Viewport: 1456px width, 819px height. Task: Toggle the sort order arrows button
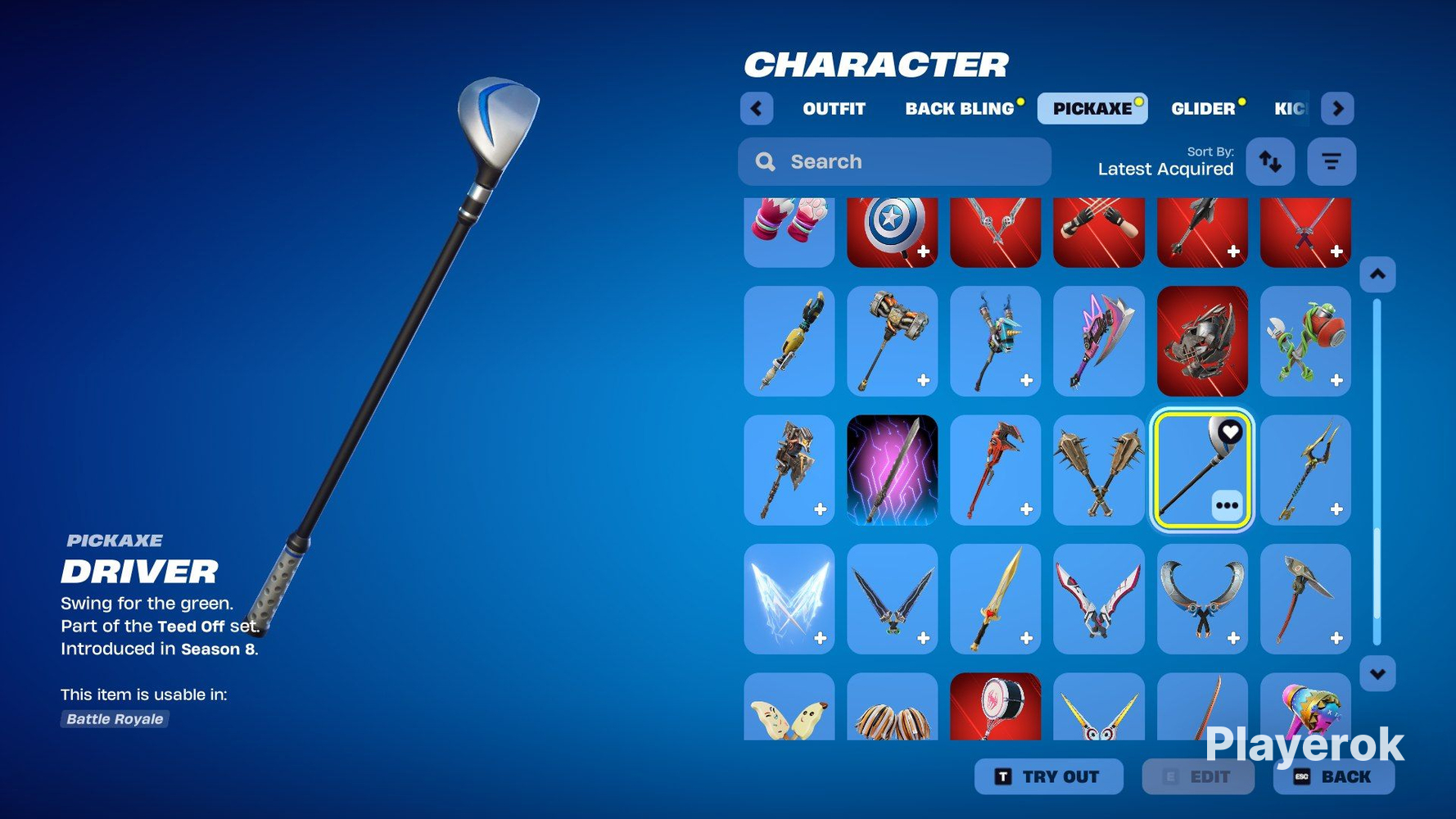point(1270,161)
